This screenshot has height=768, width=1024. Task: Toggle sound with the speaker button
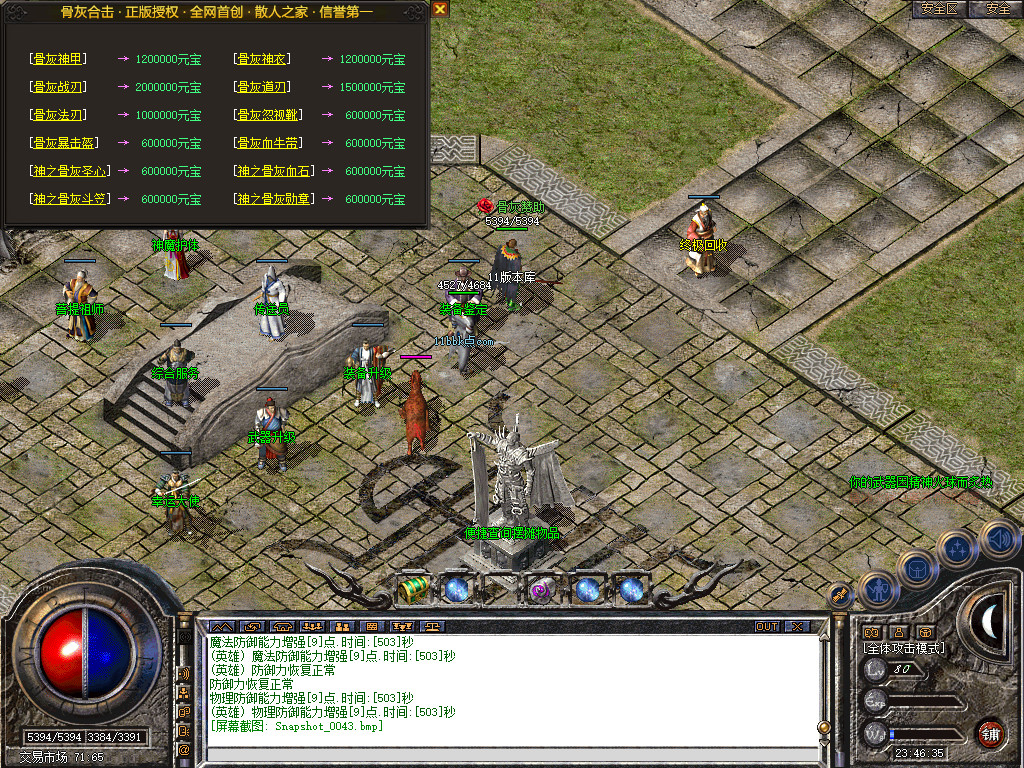(x=999, y=540)
